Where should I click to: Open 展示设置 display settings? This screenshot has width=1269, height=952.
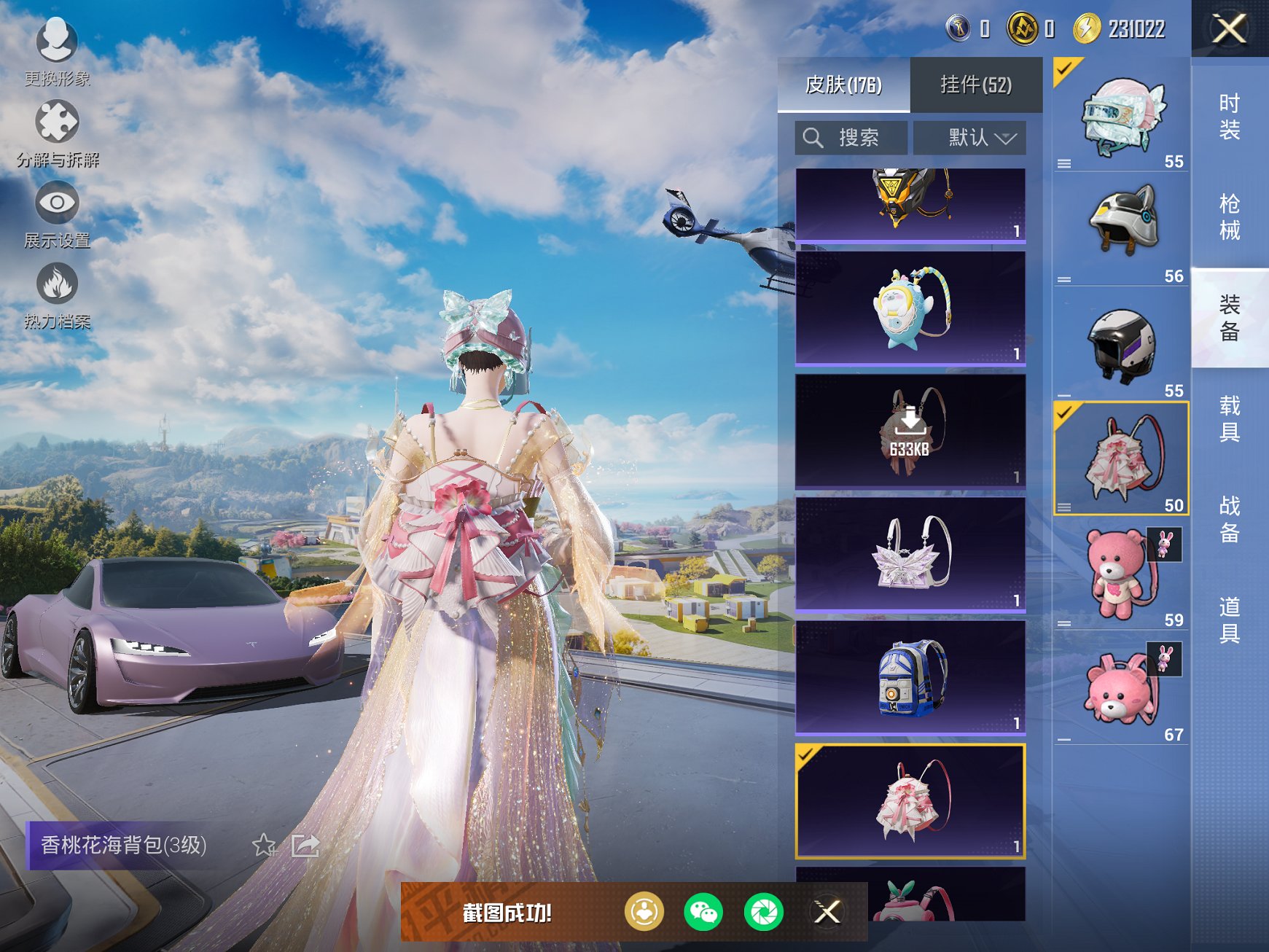tap(57, 212)
